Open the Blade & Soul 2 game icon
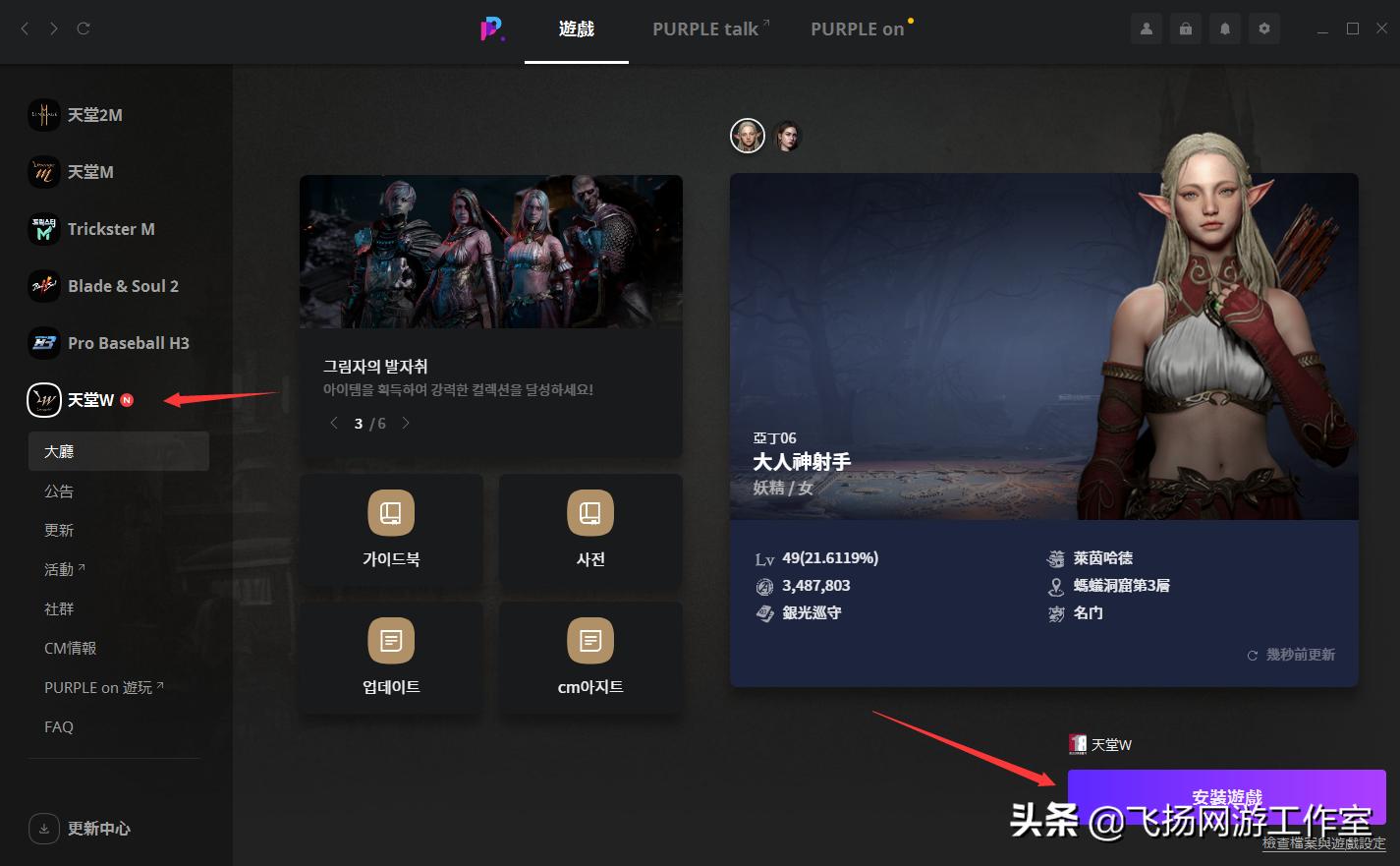 tap(44, 286)
